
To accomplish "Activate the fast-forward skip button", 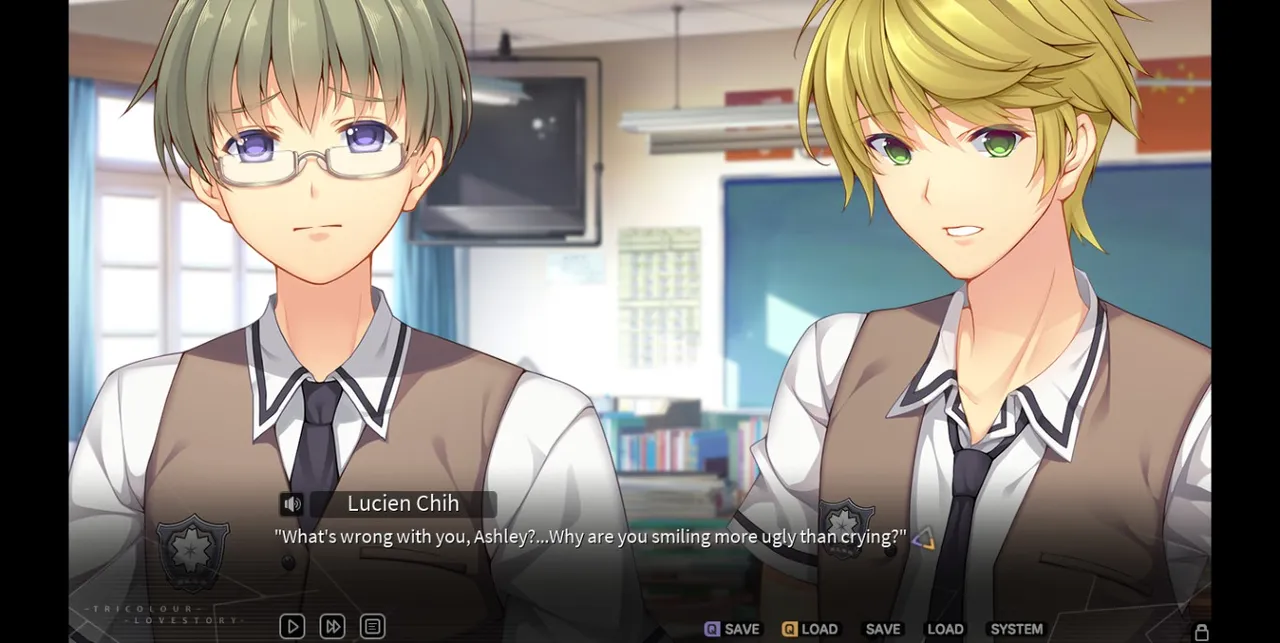I will coord(332,627).
